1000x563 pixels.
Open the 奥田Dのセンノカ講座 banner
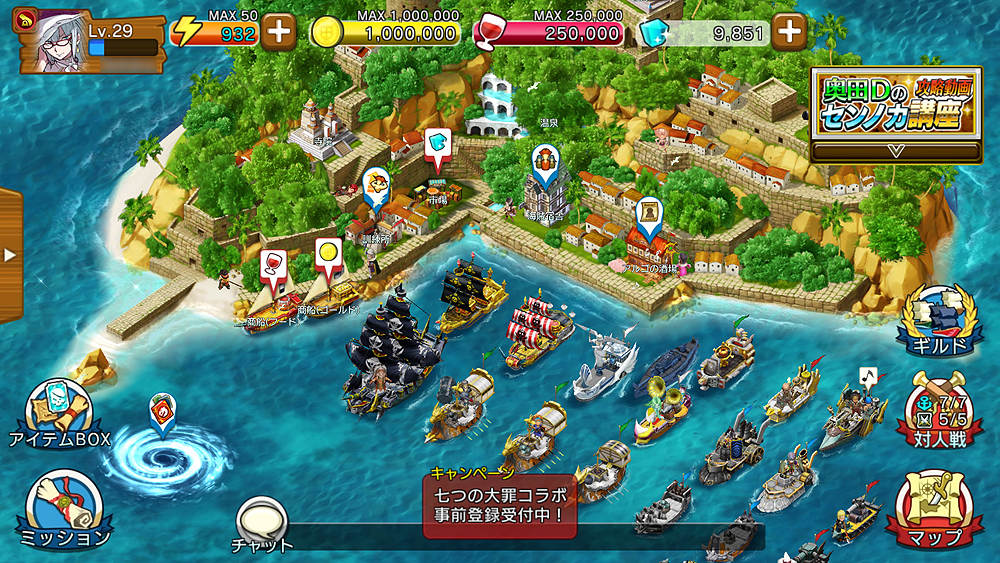coord(896,103)
